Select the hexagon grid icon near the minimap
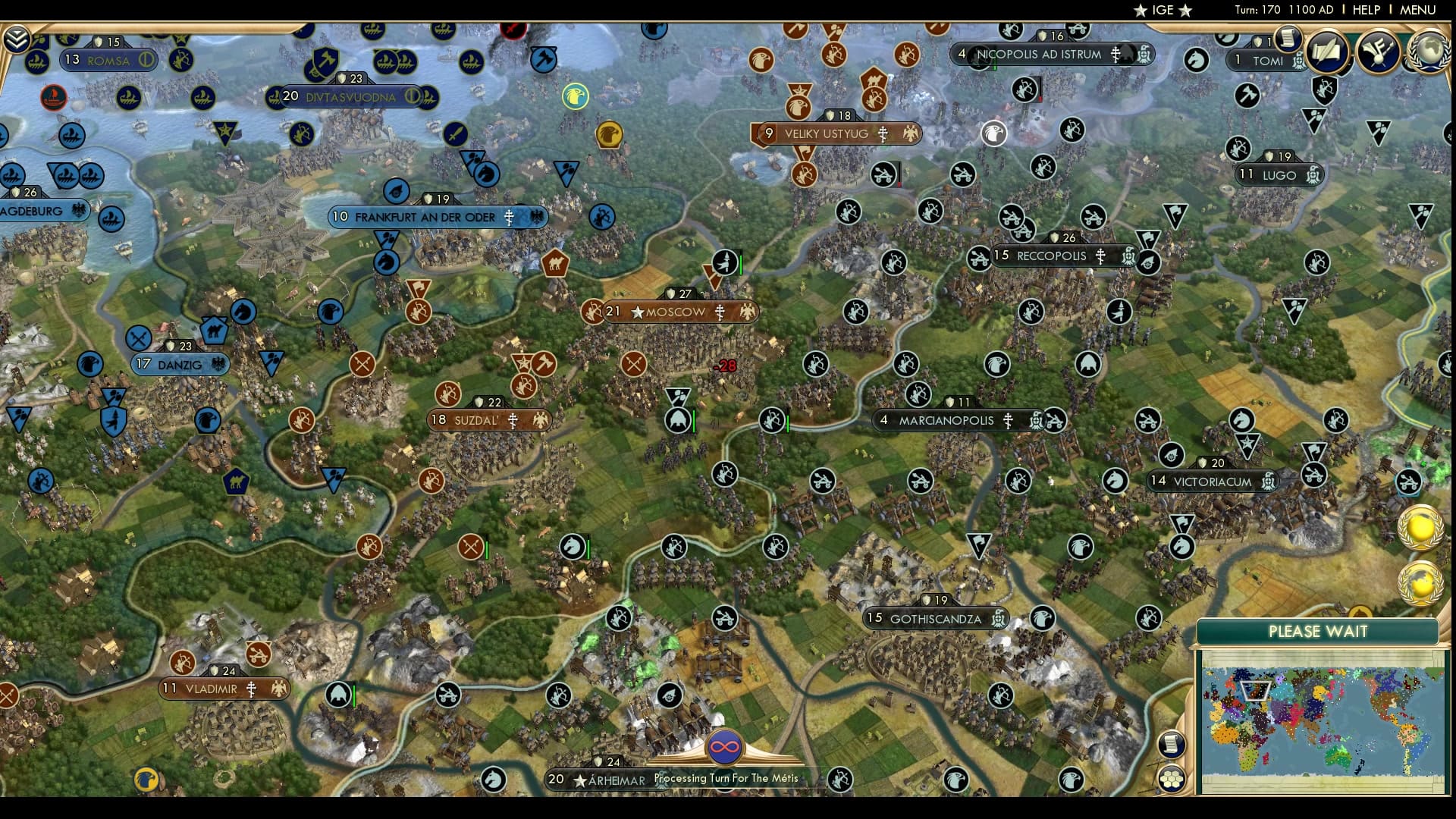 pyautogui.click(x=1172, y=778)
